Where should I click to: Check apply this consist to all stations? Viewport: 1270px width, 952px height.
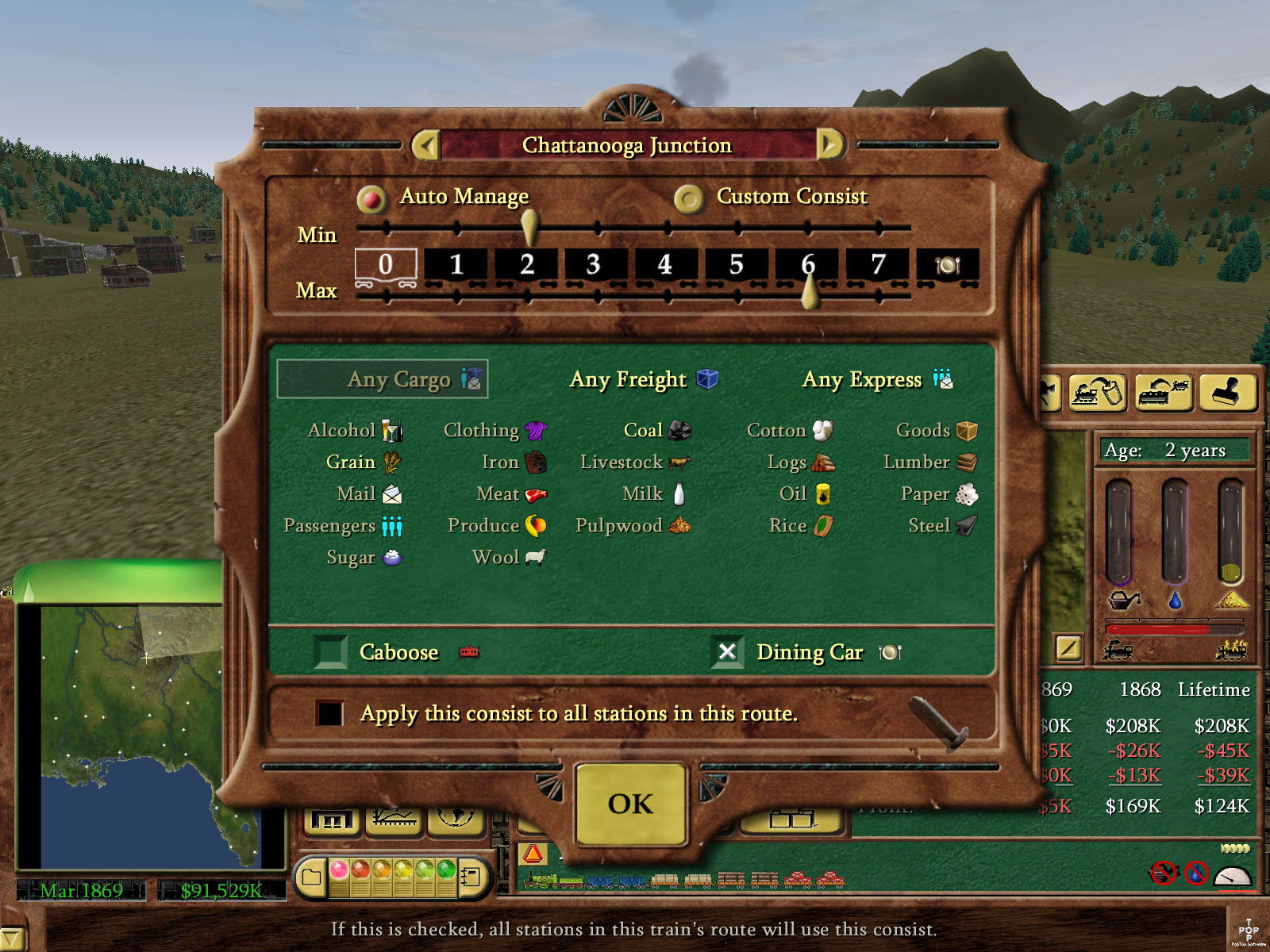pos(329,712)
